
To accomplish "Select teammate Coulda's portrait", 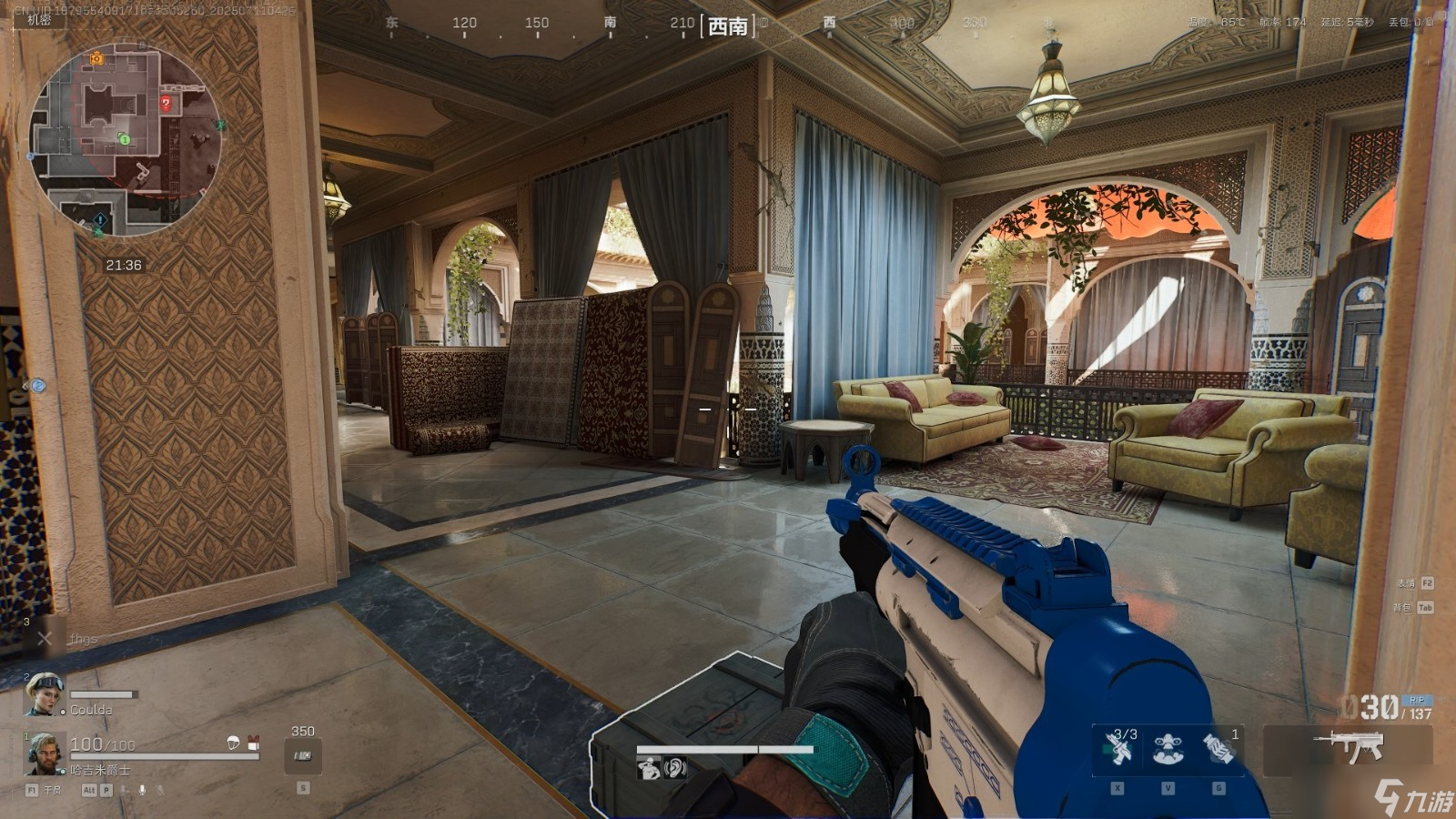I will [44, 693].
